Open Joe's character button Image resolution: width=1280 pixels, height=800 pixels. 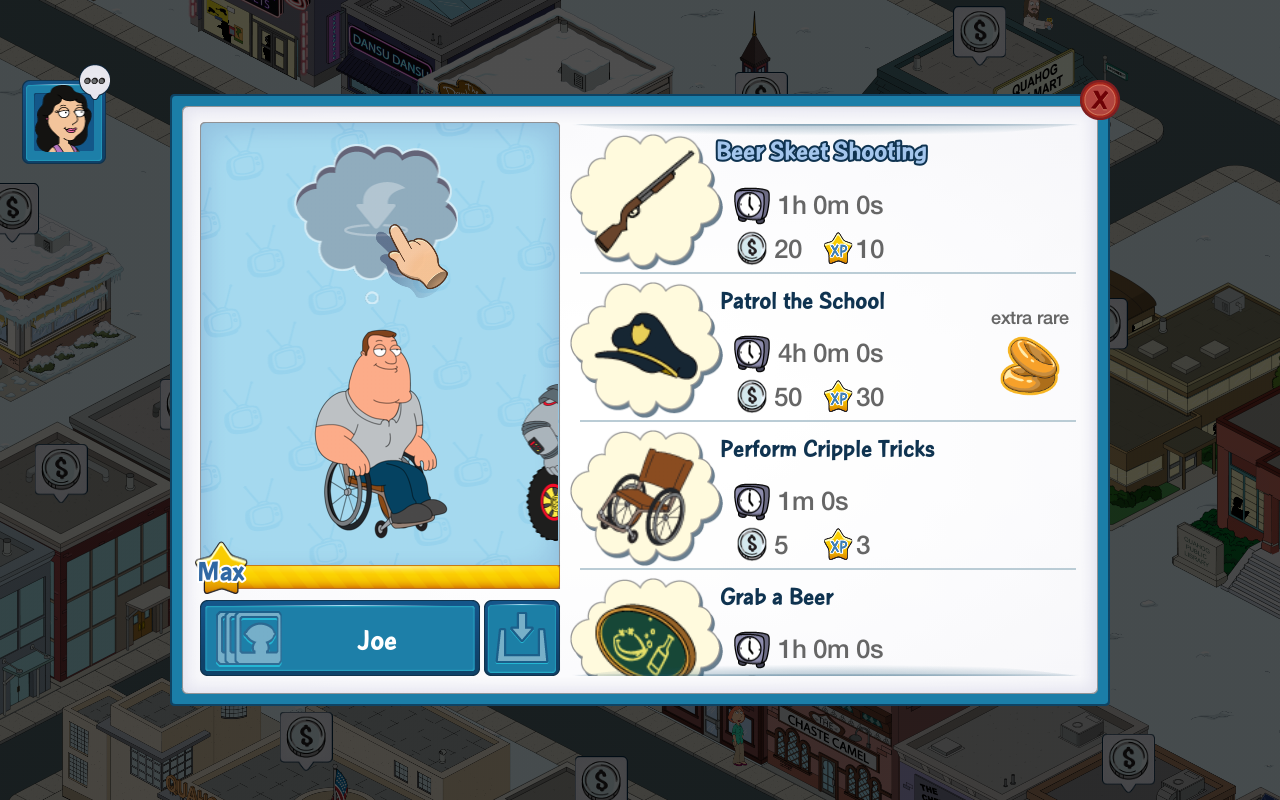340,639
